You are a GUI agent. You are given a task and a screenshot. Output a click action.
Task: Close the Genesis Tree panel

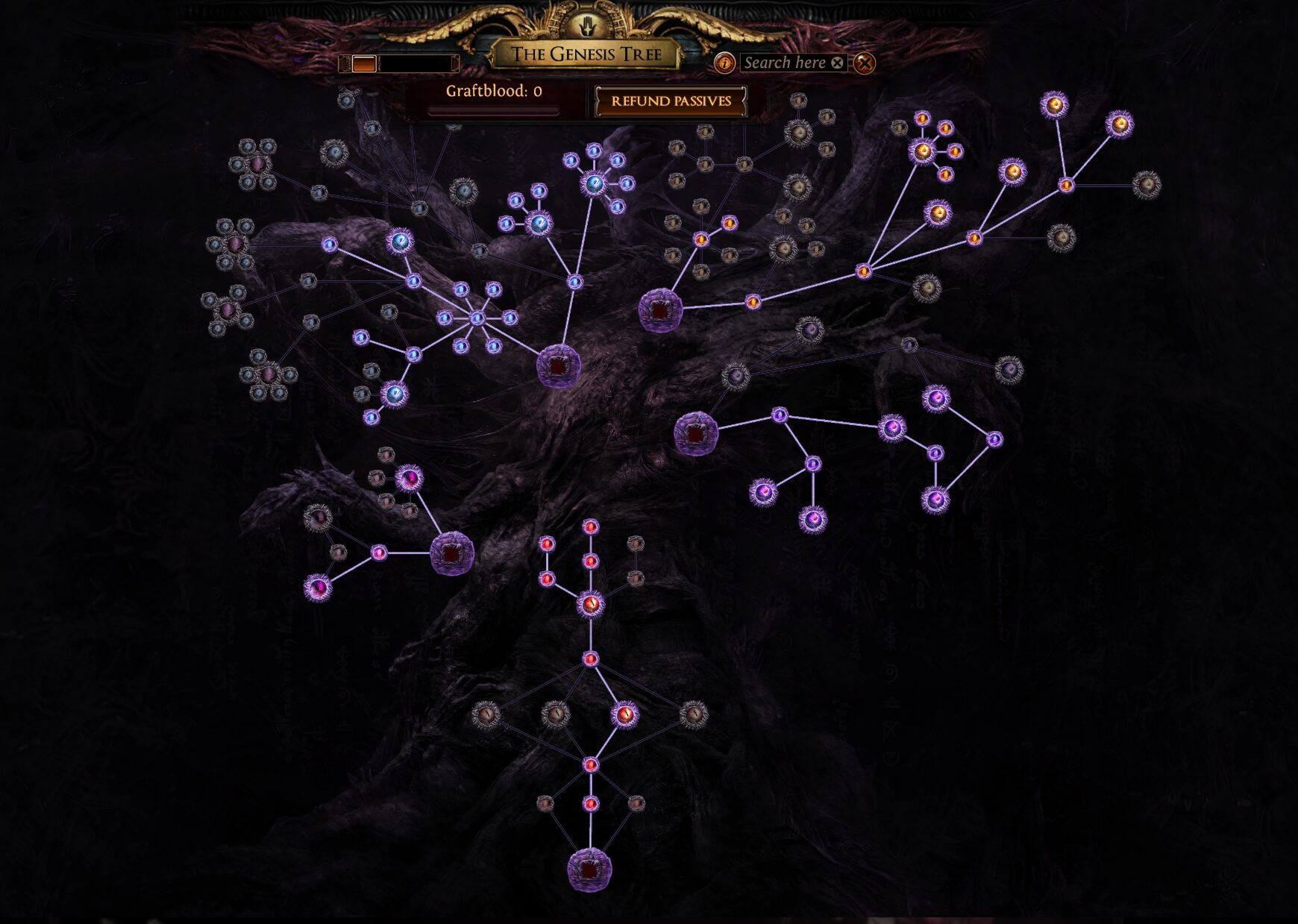(x=865, y=63)
